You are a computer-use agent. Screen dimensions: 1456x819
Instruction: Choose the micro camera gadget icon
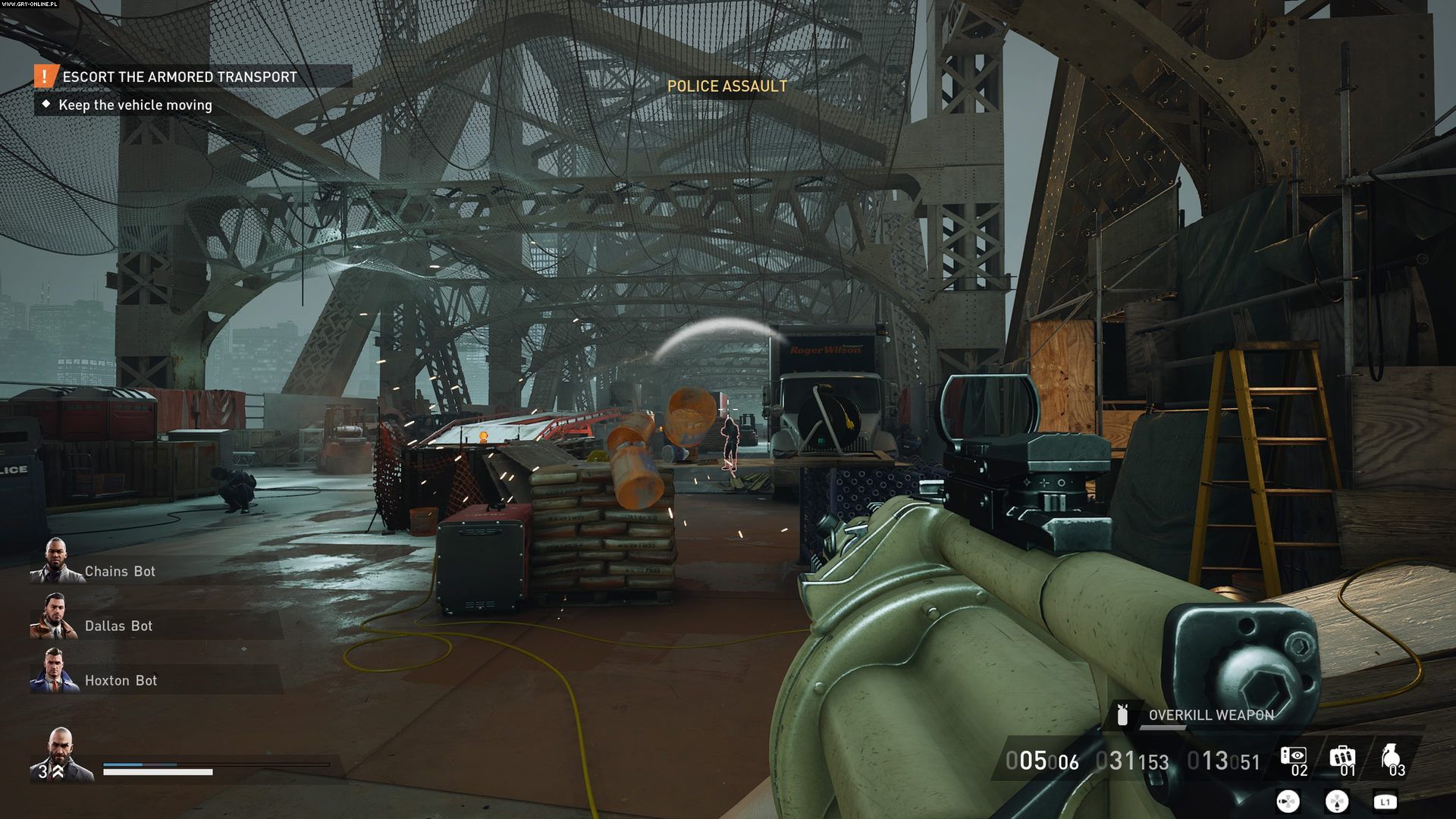(x=1293, y=756)
